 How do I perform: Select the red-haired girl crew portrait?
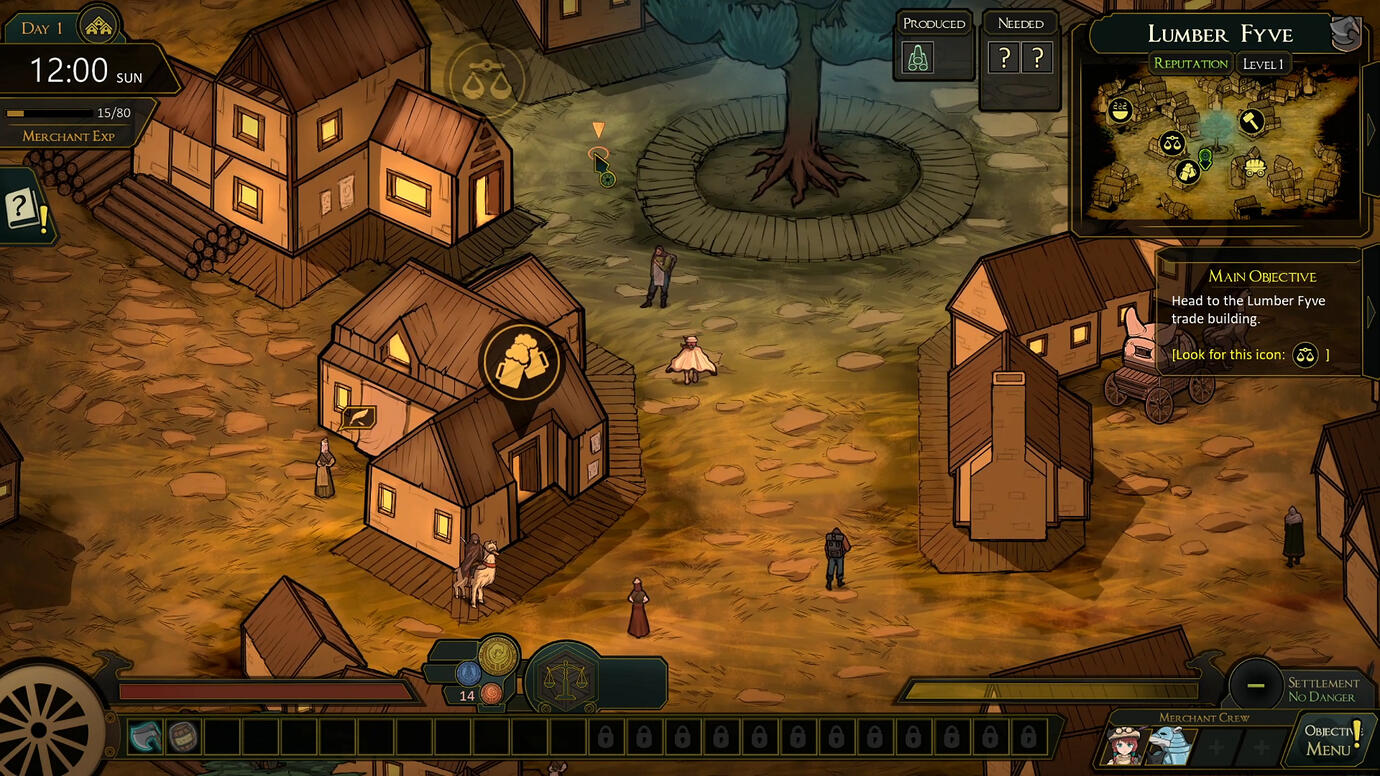(x=1123, y=746)
